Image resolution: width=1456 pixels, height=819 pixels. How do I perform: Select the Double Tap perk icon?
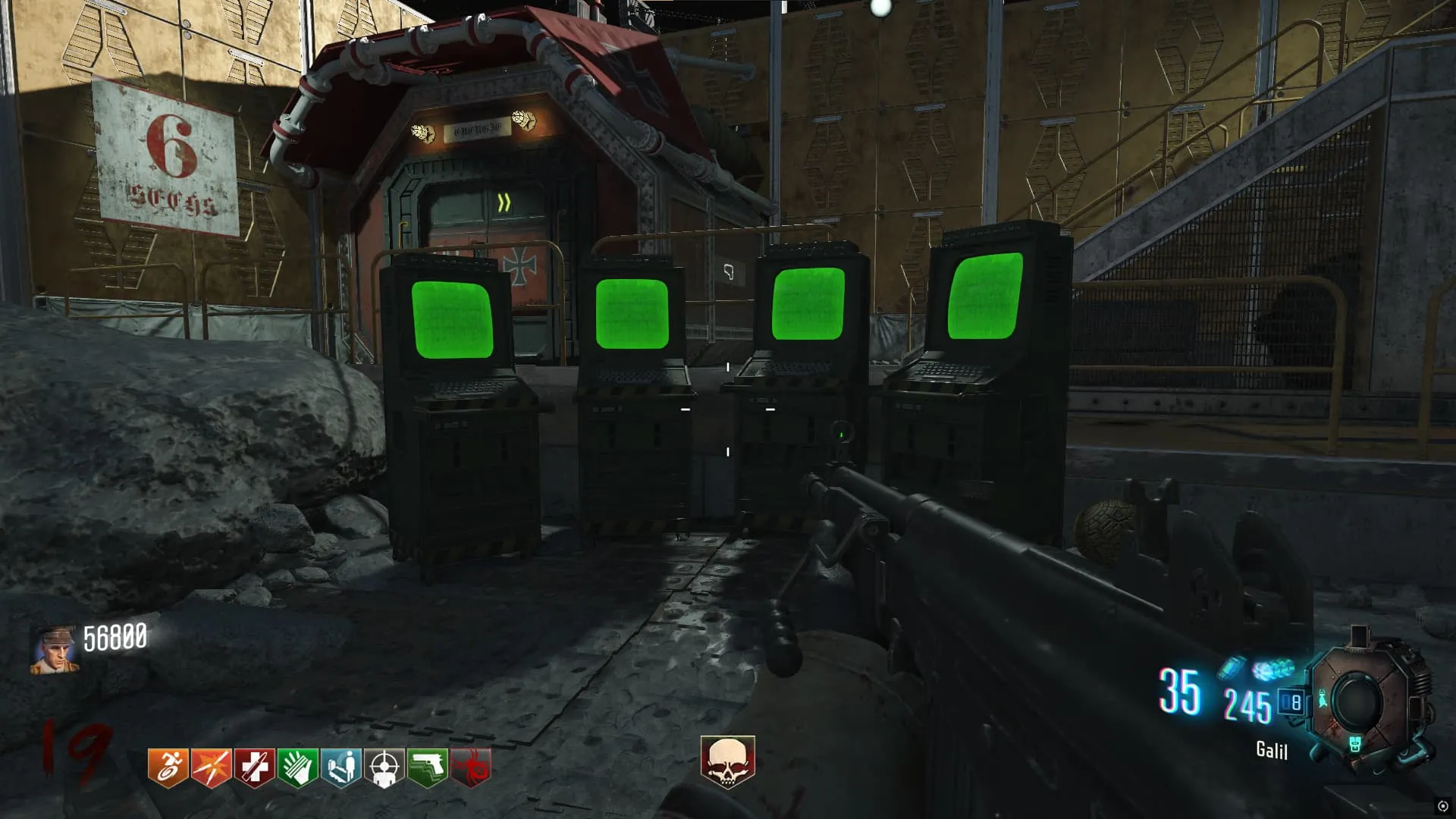(x=211, y=767)
